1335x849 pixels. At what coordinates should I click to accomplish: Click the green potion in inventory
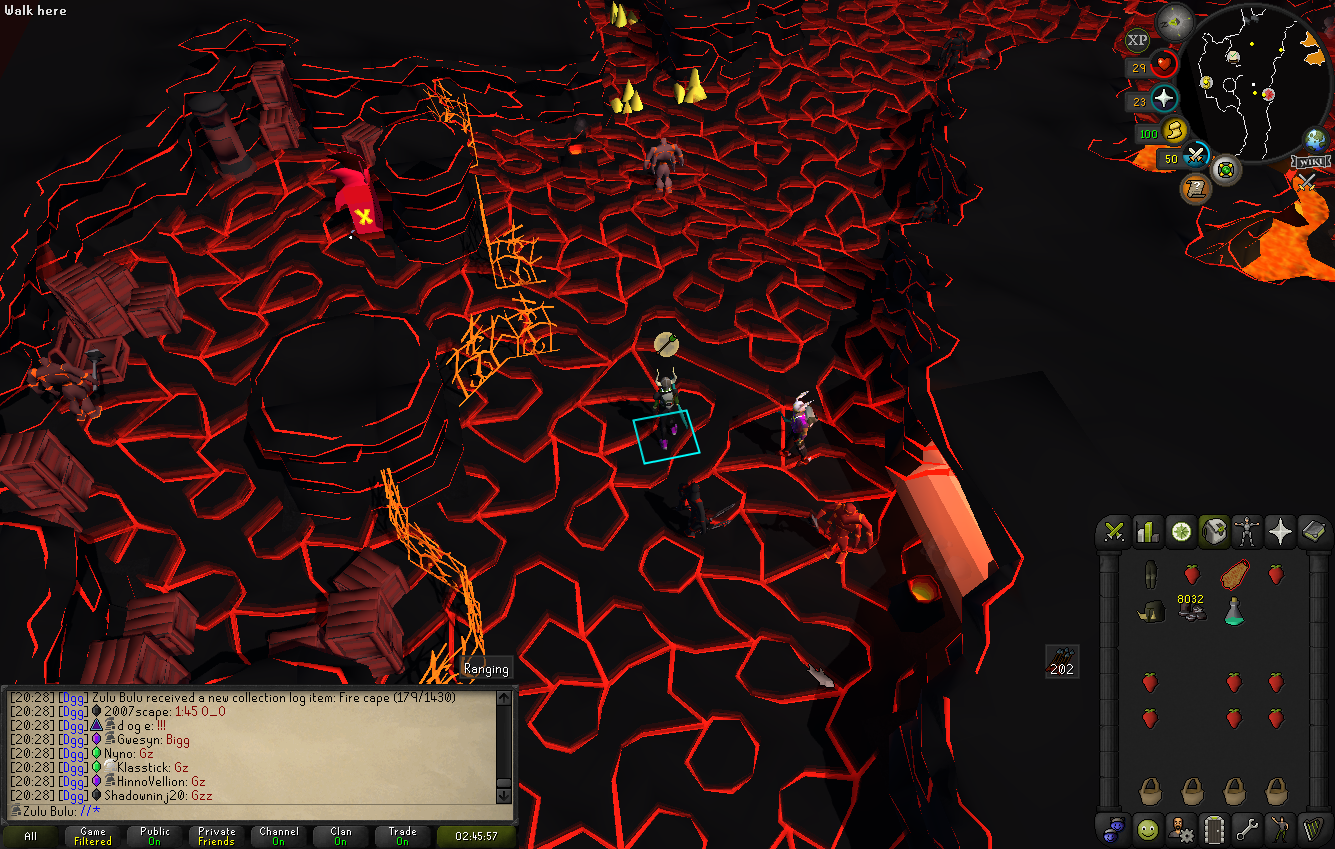click(1234, 611)
